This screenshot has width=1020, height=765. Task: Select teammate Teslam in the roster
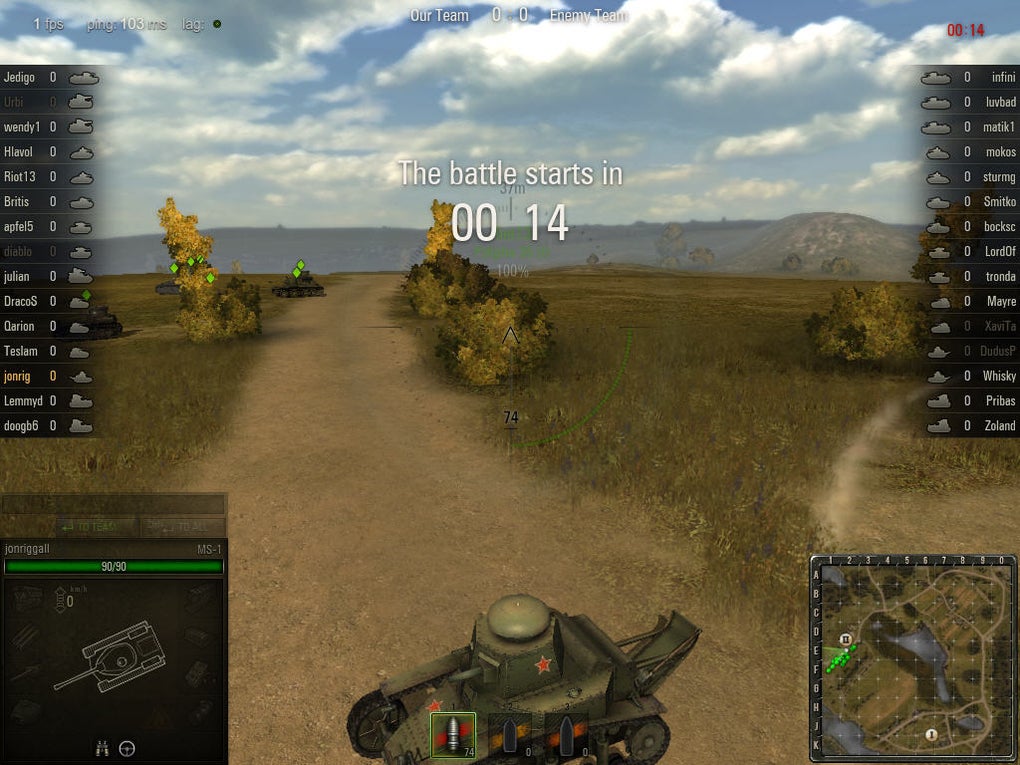21,351
